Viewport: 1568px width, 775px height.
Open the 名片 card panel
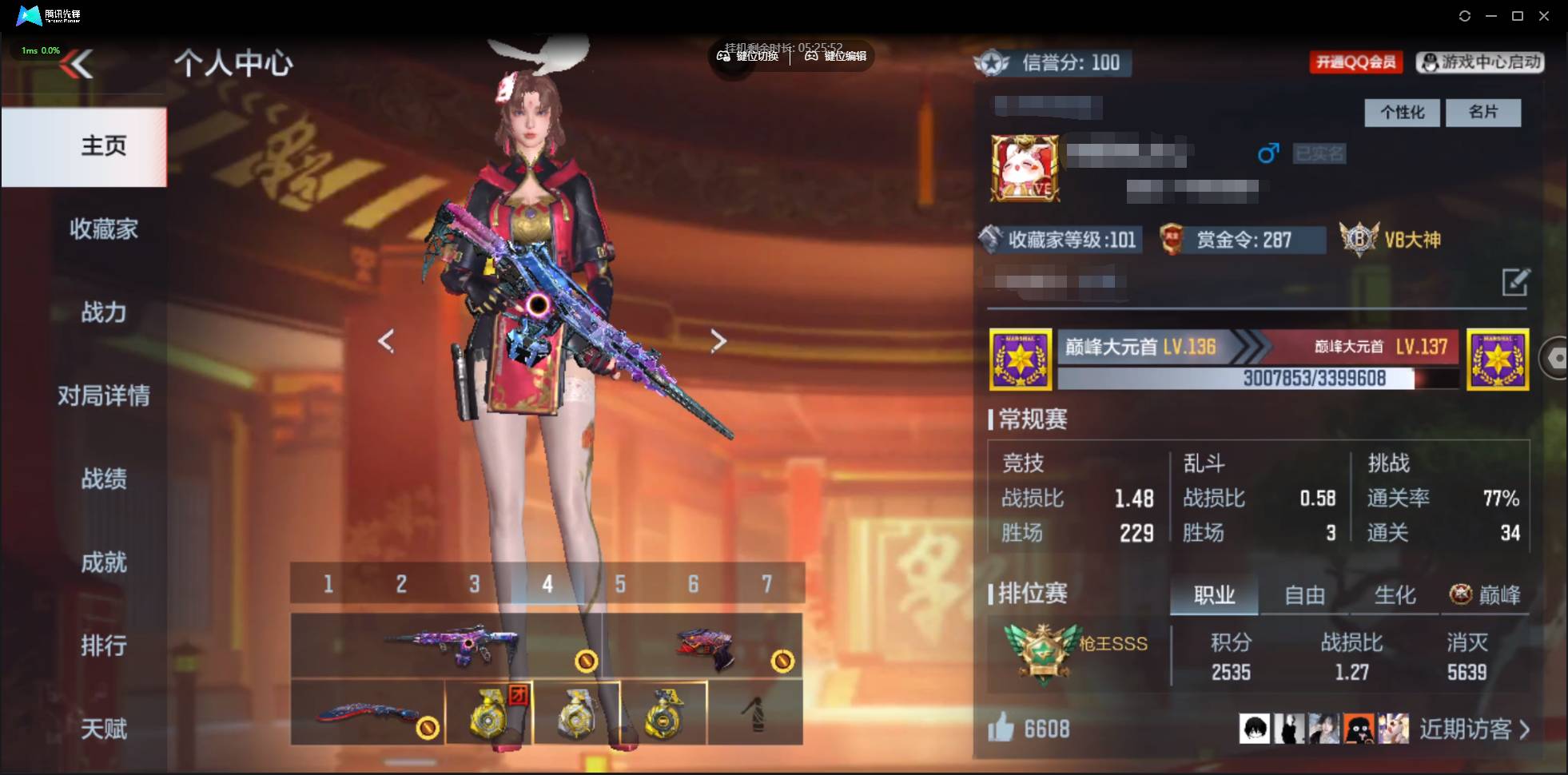(x=1484, y=113)
